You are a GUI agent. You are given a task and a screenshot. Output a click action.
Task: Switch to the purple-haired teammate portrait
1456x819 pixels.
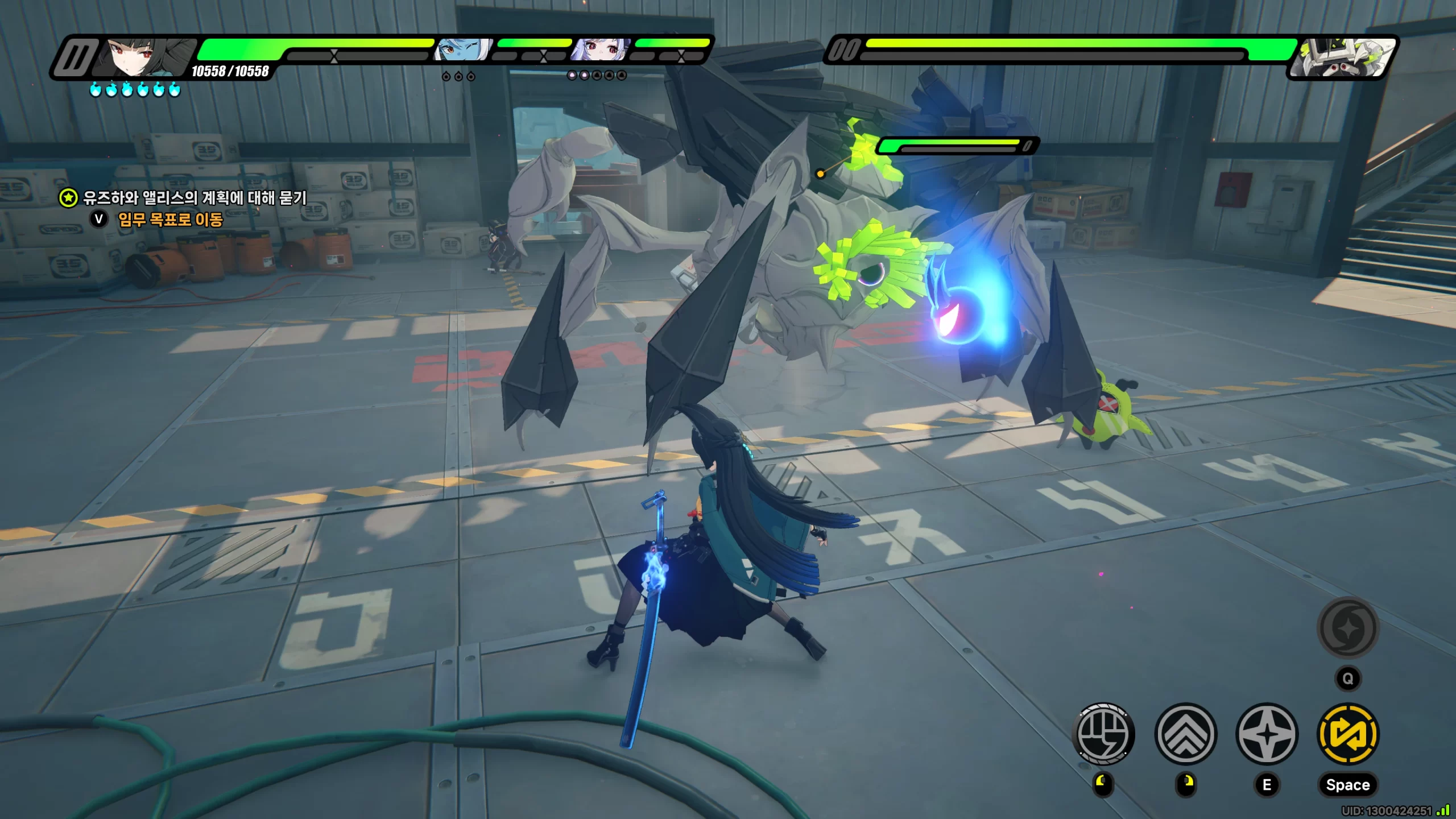pyautogui.click(x=600, y=50)
